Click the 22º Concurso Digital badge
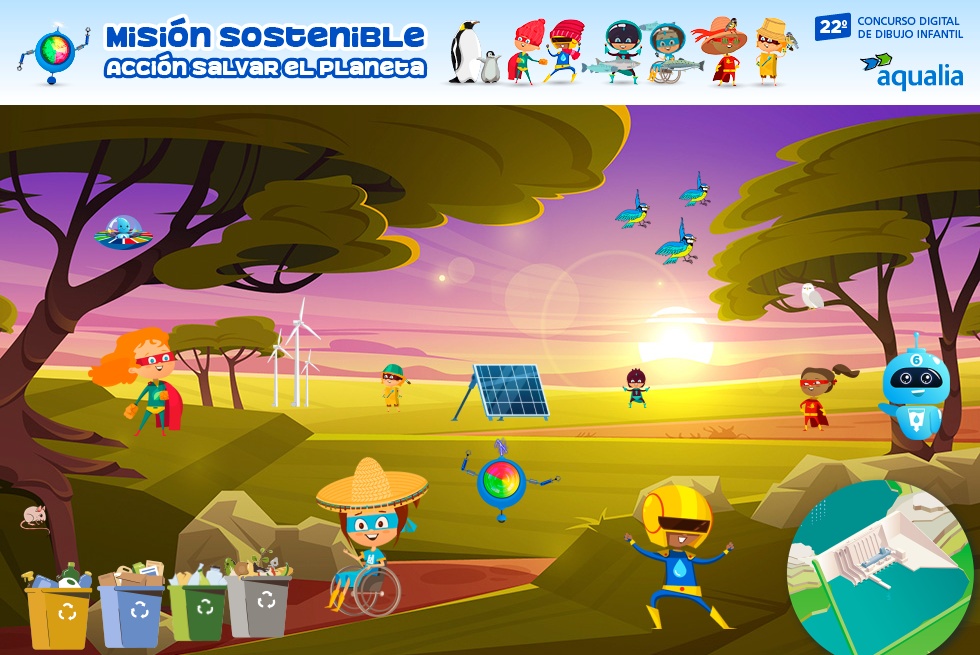 (889, 27)
